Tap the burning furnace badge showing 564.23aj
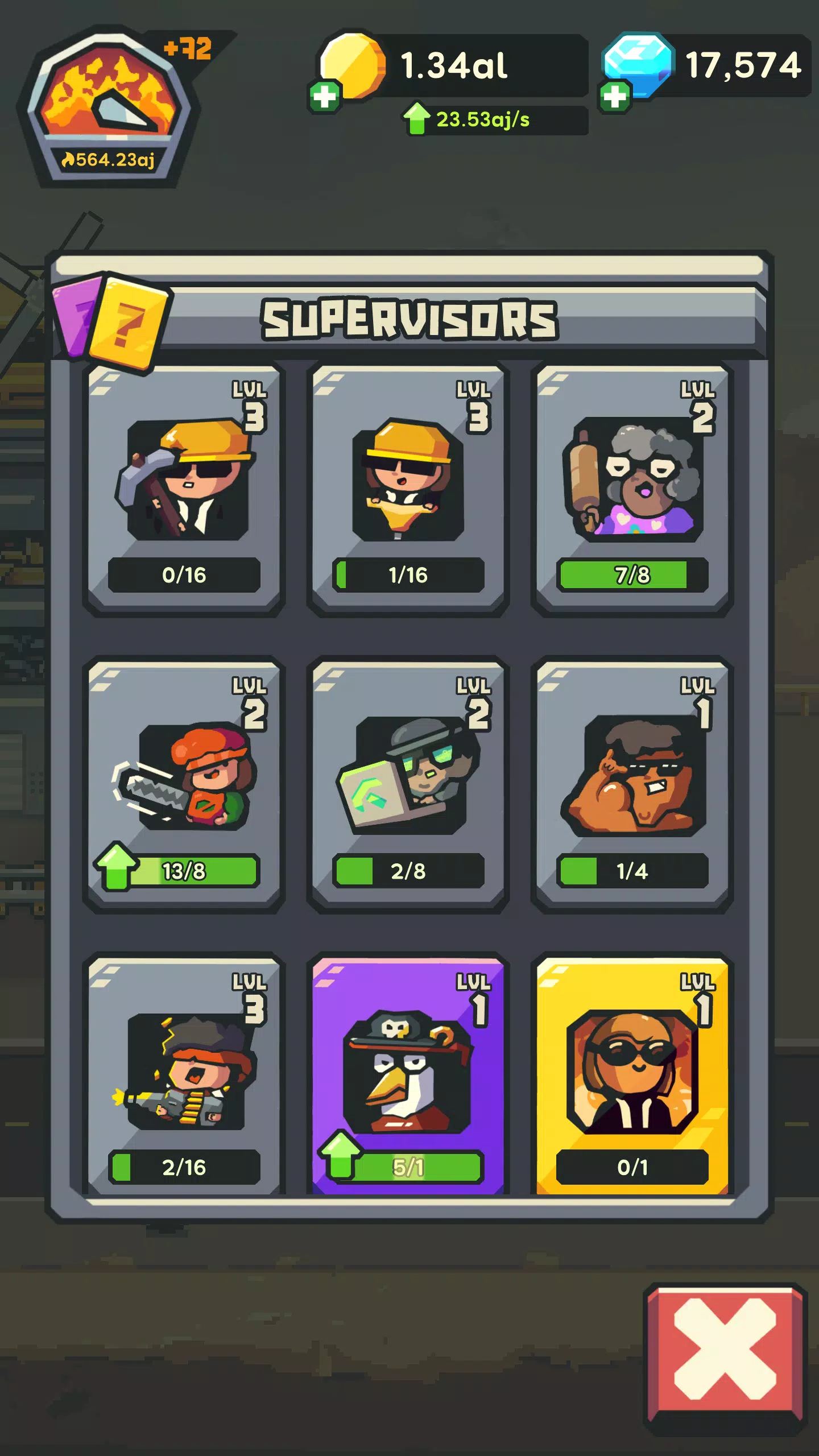 [x=110, y=105]
